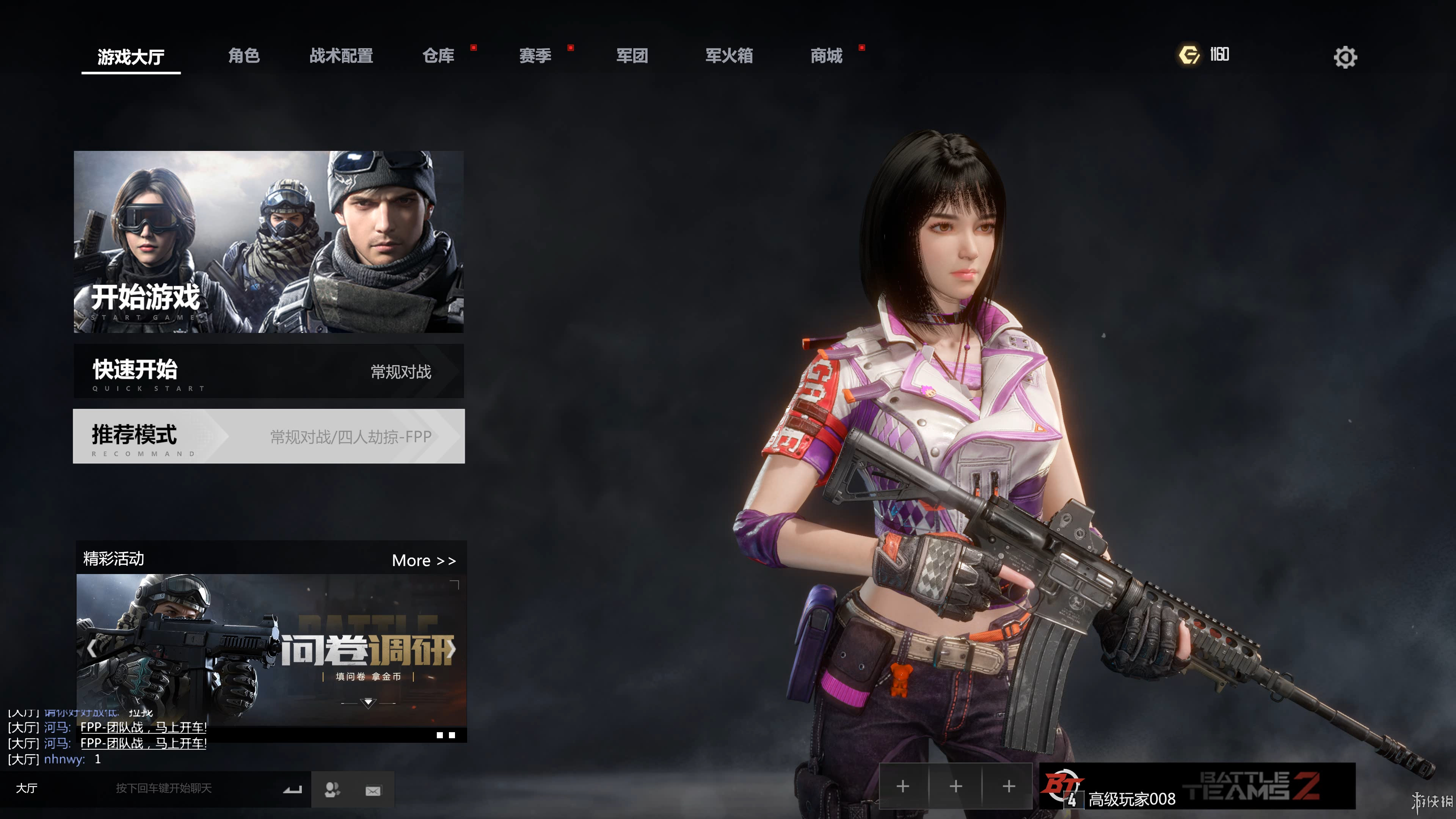This screenshot has width=1456, height=819.
Task: Click the chat input box
Action: 164,789
